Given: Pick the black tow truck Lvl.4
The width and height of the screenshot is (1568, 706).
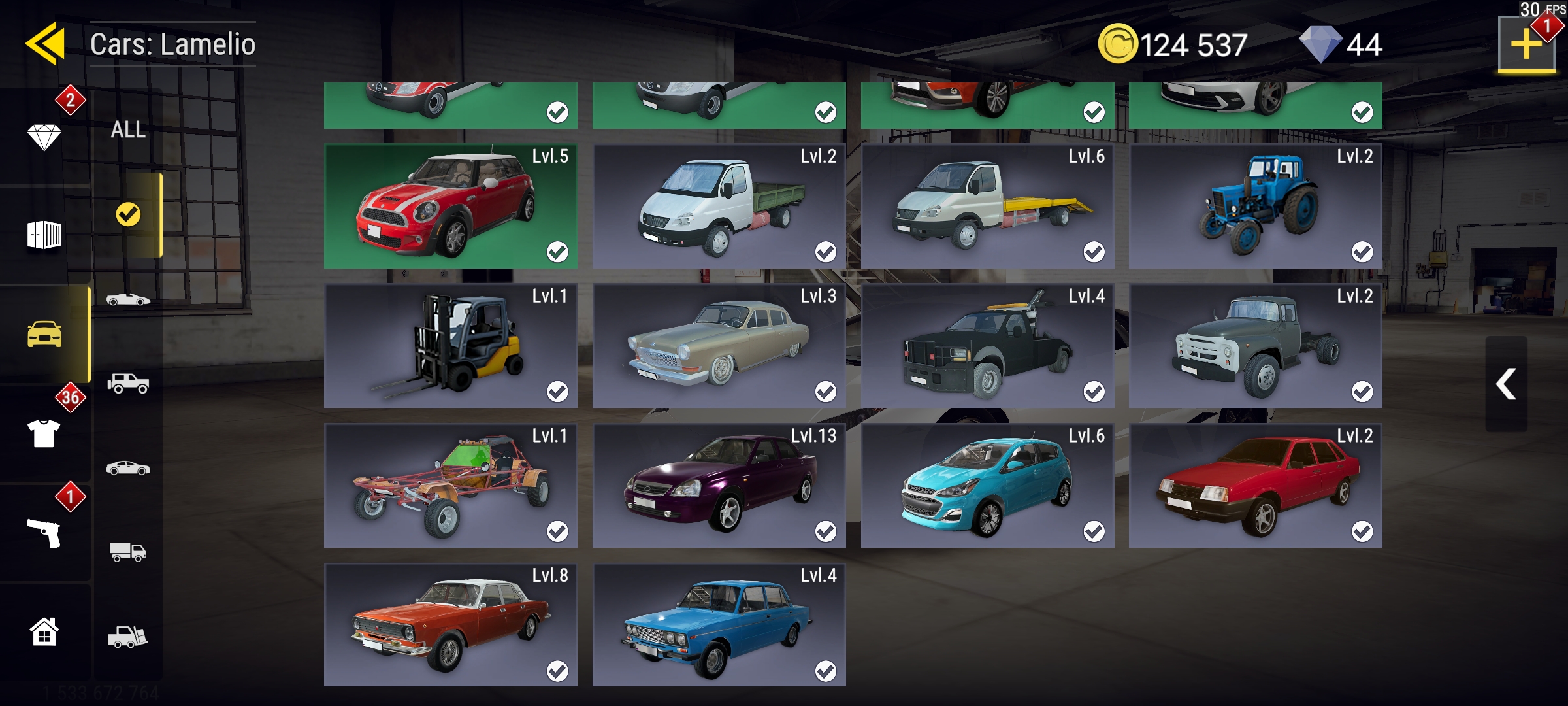Looking at the screenshot, I should coord(987,346).
